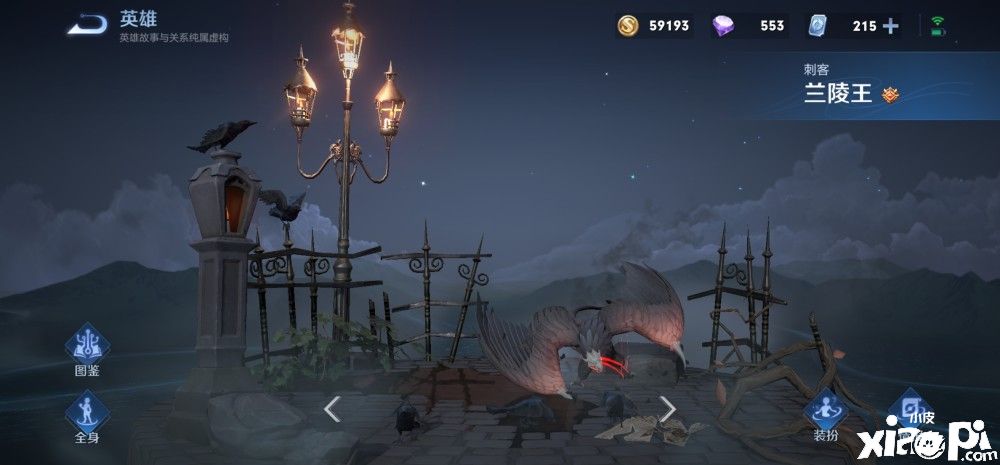Tap the blue card currency icon

(x=819, y=26)
